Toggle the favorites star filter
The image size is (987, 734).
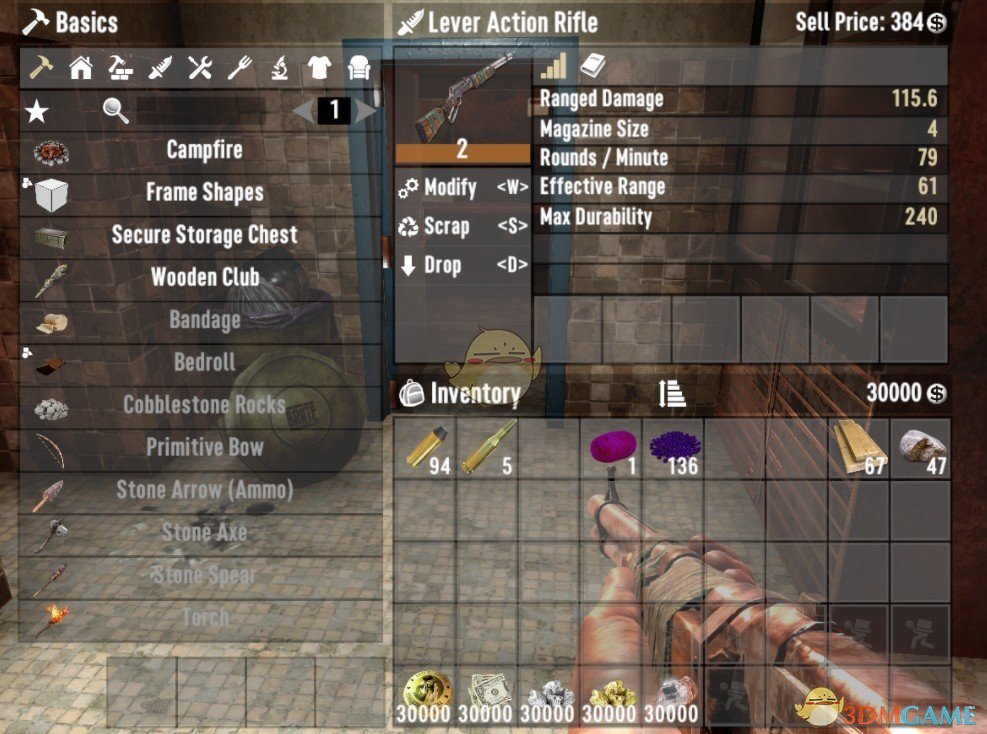click(x=37, y=110)
